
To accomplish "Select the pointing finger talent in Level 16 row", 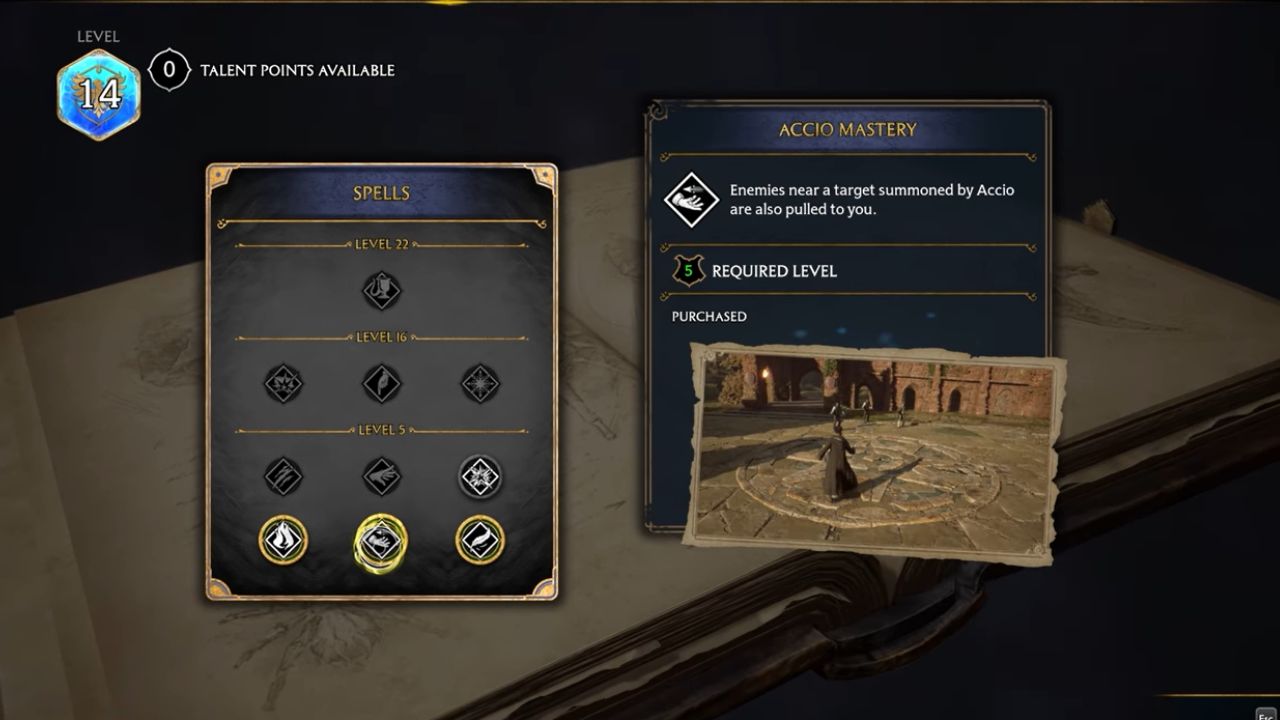I will point(382,384).
